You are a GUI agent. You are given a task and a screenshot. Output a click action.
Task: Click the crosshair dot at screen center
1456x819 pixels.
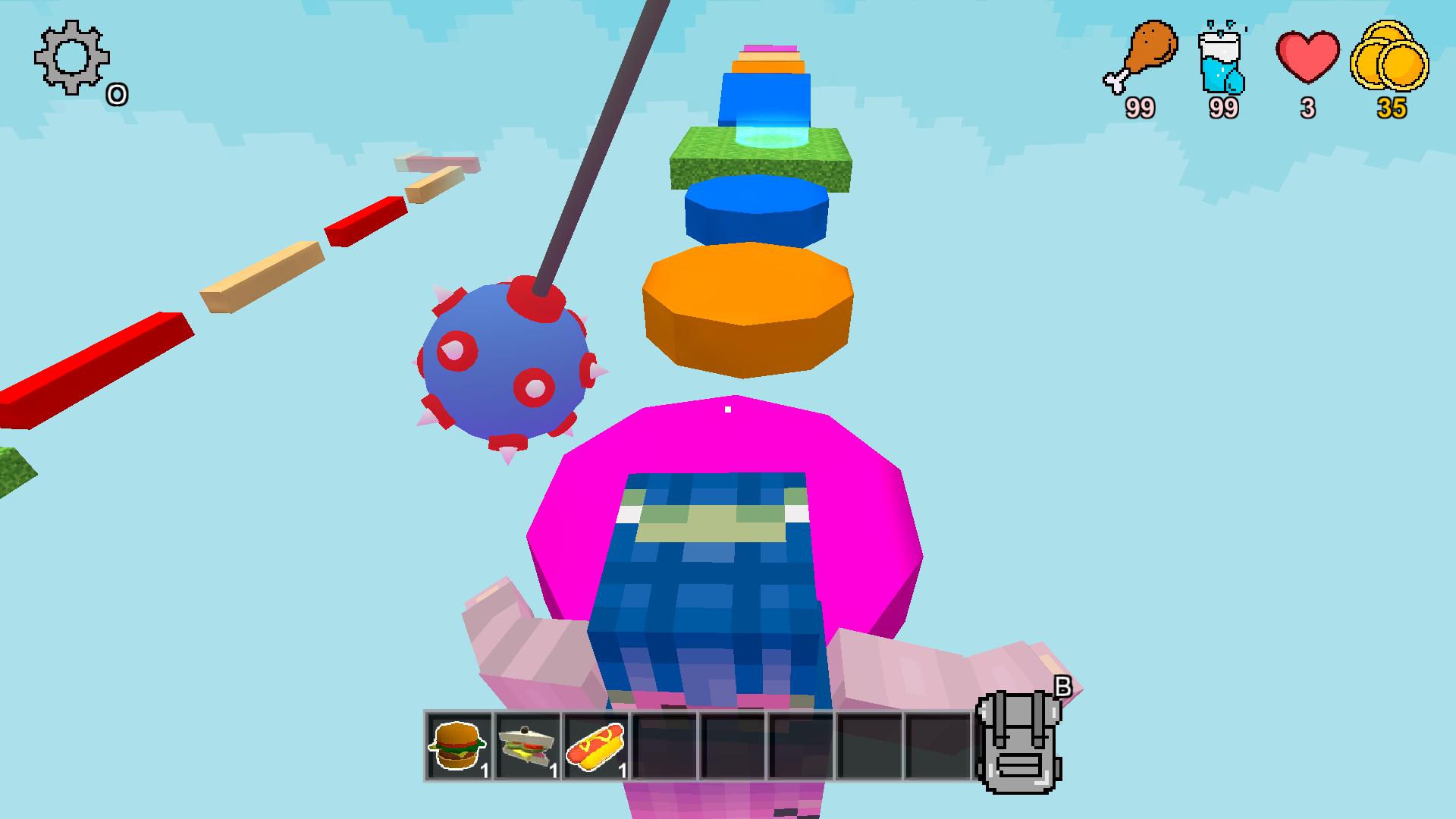[x=728, y=409]
